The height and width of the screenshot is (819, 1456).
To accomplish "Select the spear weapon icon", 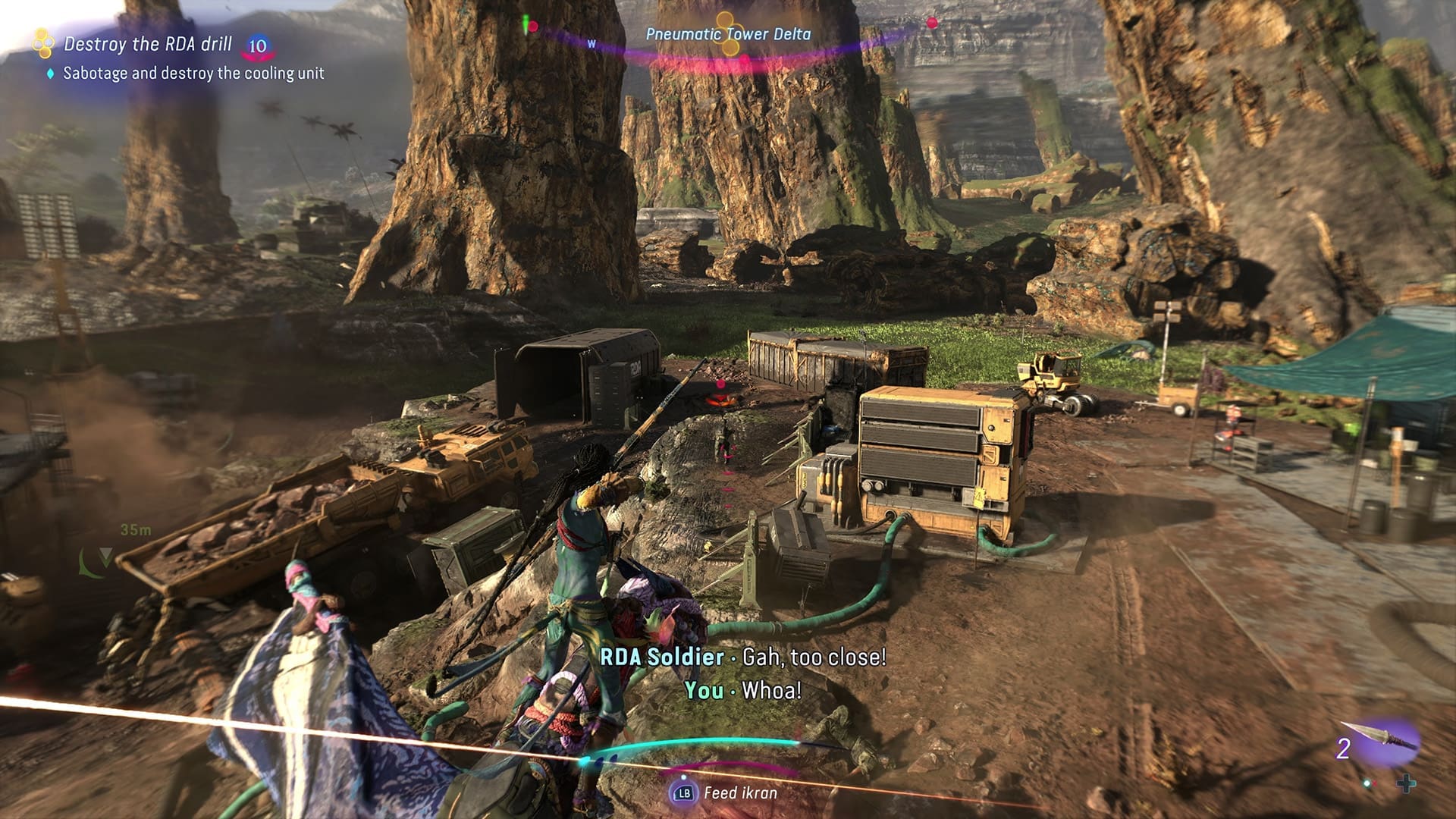I will tap(1382, 738).
